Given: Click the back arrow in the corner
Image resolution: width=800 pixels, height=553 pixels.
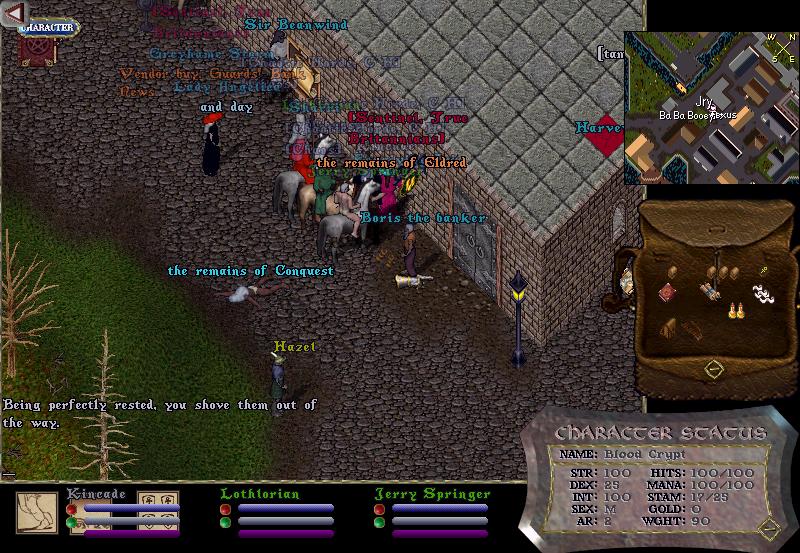Looking at the screenshot, I should 14,14.
